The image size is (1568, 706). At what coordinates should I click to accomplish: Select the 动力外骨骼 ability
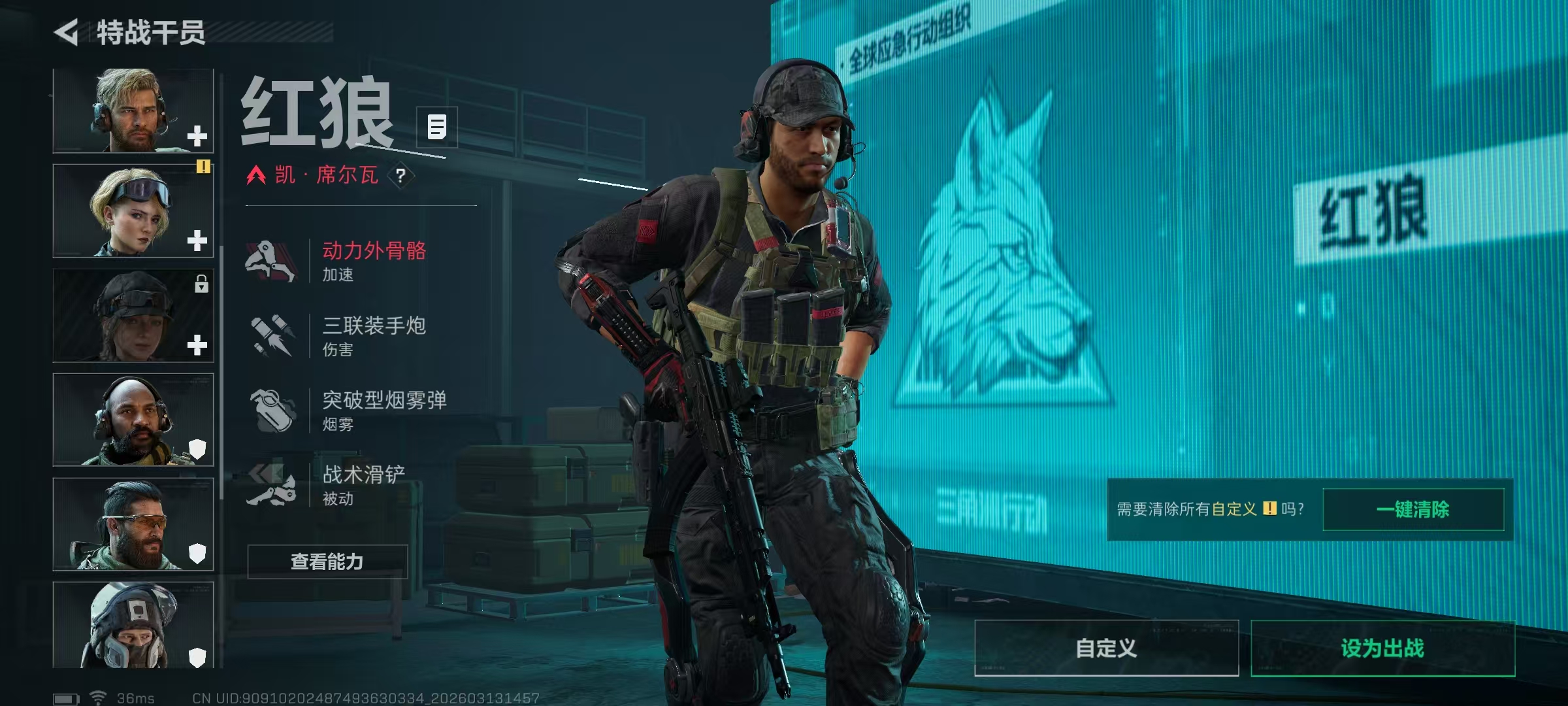pos(373,260)
